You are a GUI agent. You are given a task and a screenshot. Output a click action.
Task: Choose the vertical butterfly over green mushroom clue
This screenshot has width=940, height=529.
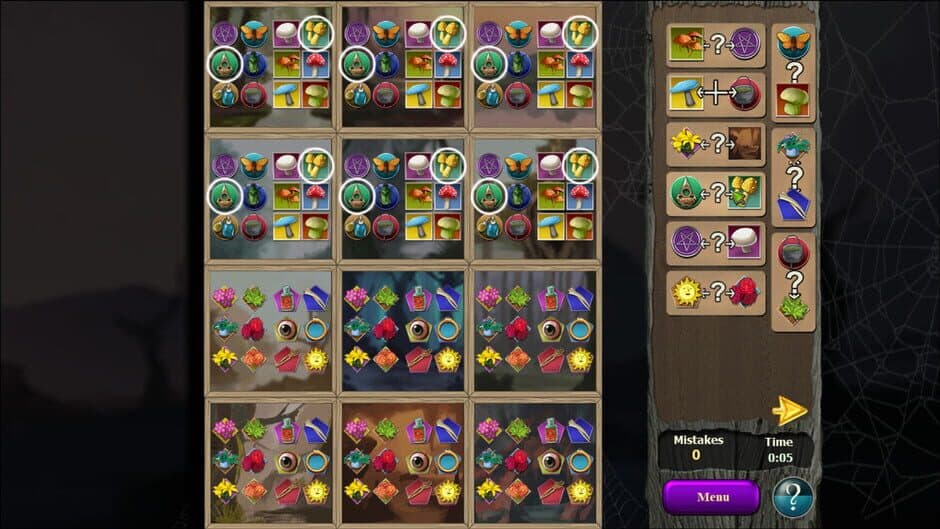click(793, 72)
